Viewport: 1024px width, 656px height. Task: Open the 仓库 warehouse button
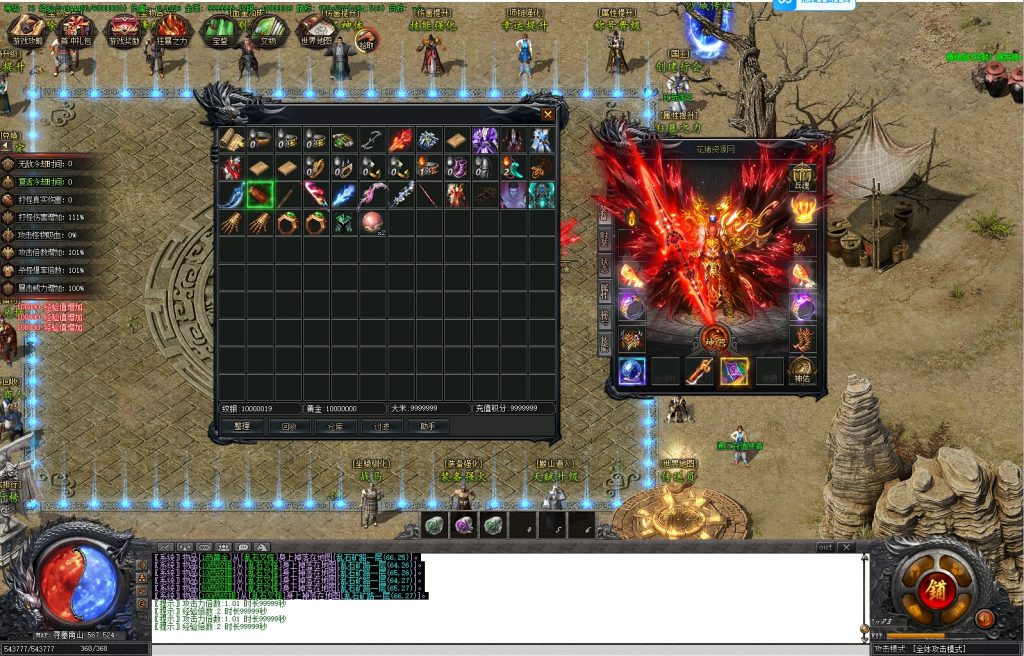tap(336, 426)
